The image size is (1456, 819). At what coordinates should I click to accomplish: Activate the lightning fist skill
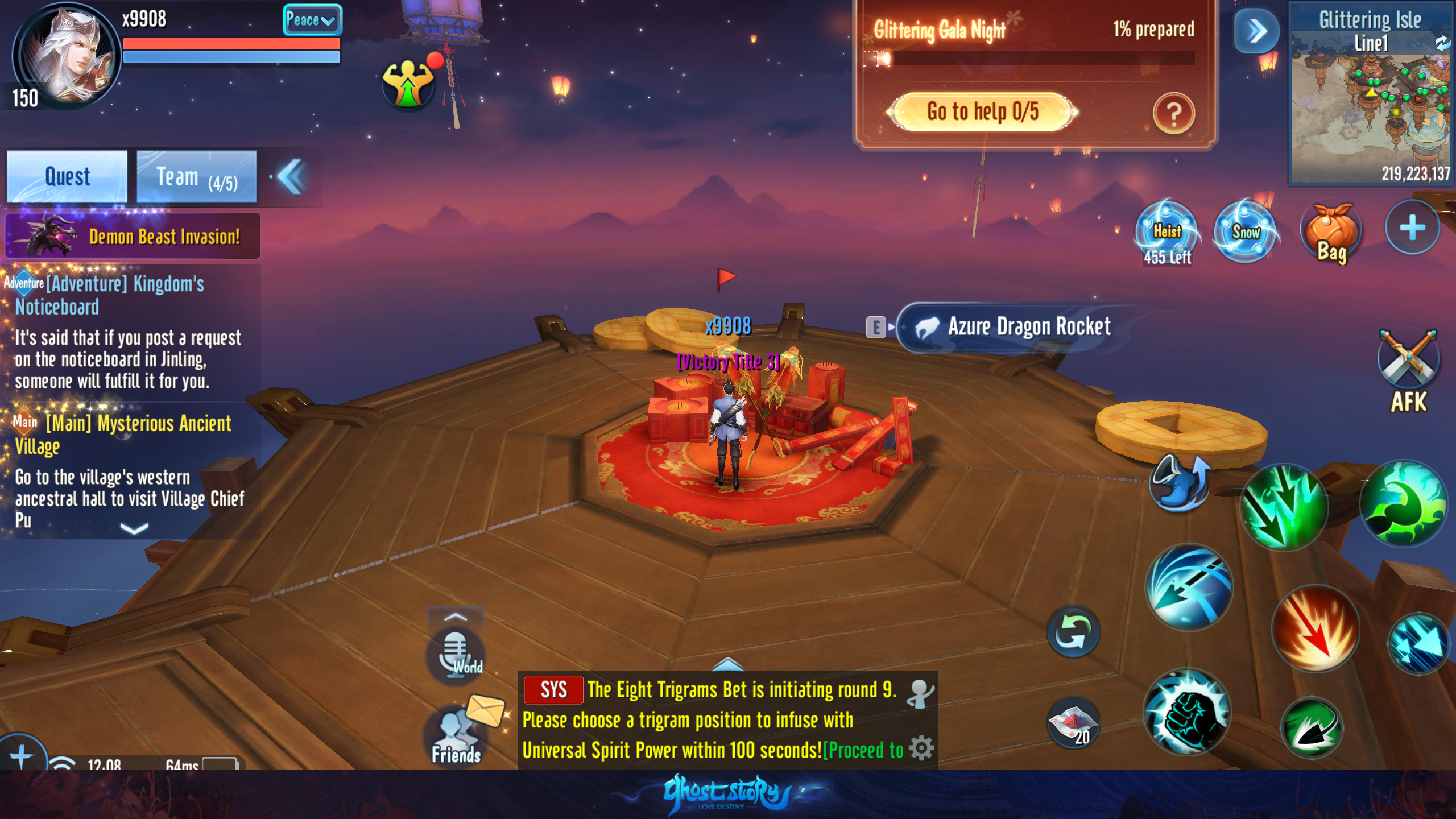pyautogui.click(x=1187, y=713)
